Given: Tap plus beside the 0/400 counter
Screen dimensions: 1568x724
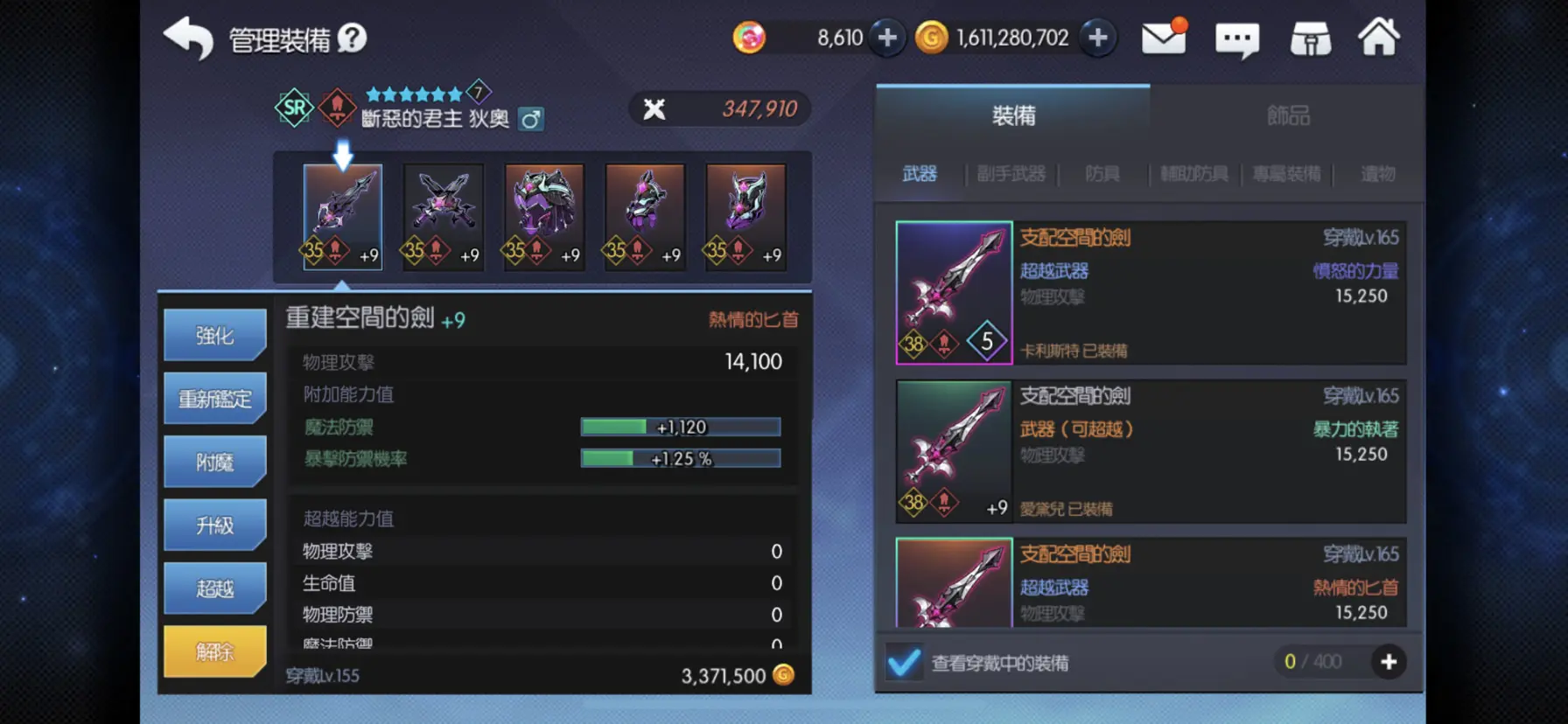Looking at the screenshot, I should click(1389, 662).
